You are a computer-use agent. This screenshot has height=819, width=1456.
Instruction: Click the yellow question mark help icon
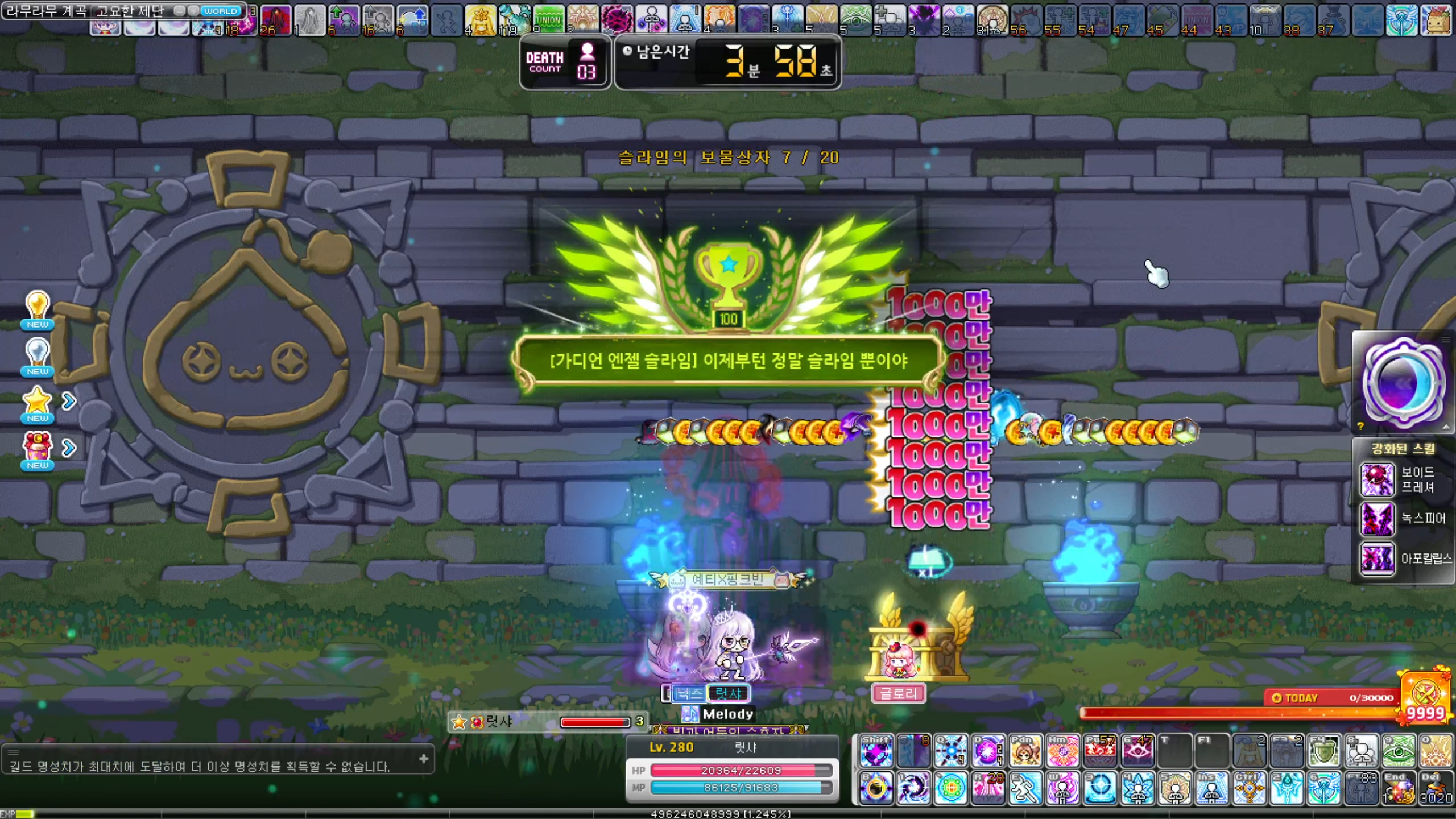[1360, 426]
